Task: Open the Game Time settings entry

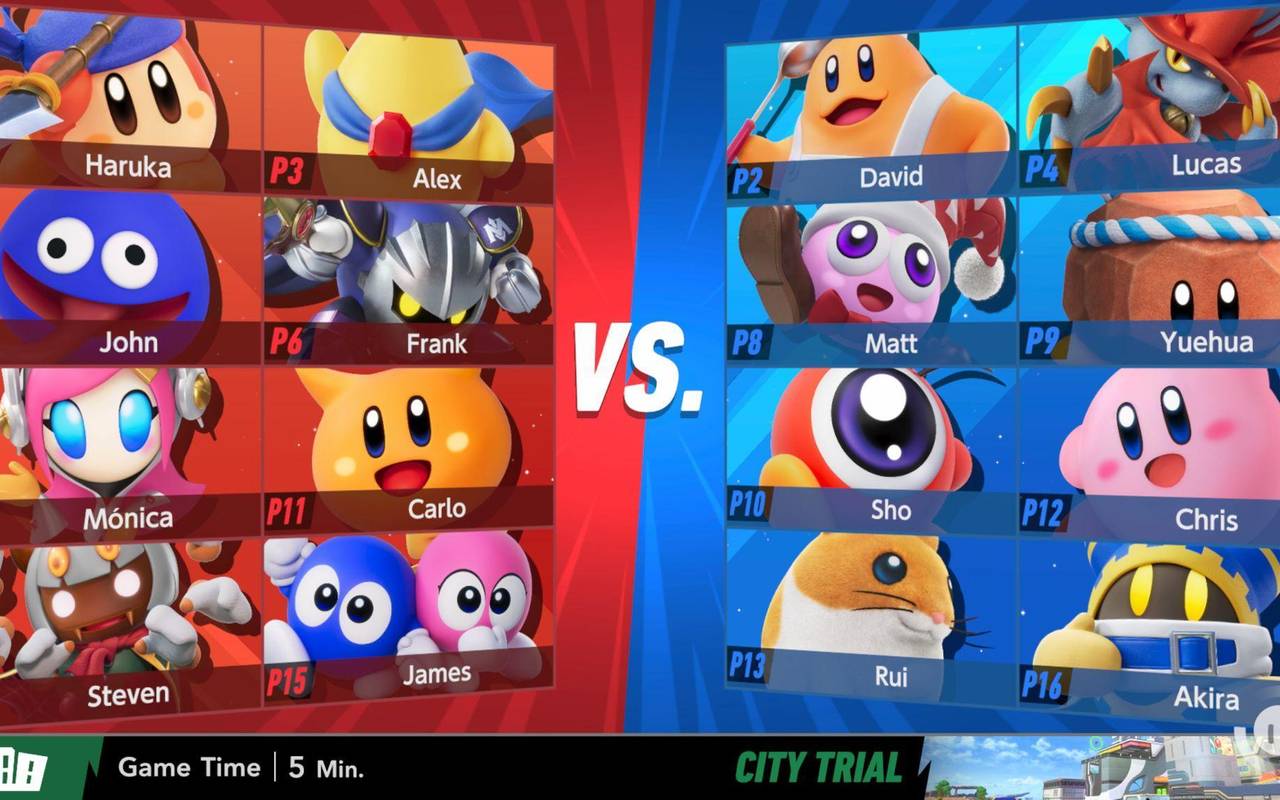Action: click(189, 768)
